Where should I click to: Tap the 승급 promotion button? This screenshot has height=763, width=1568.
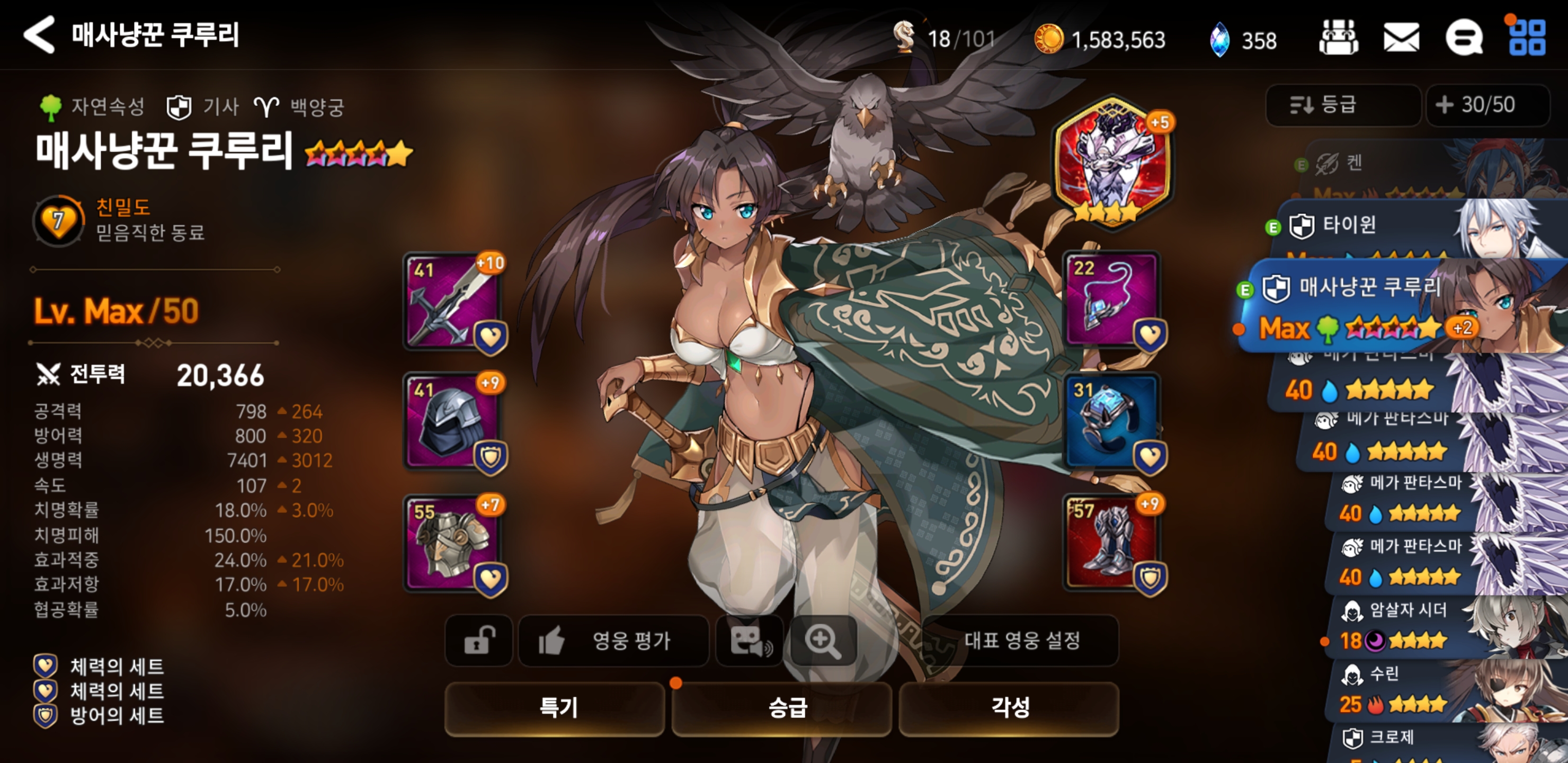(x=782, y=708)
